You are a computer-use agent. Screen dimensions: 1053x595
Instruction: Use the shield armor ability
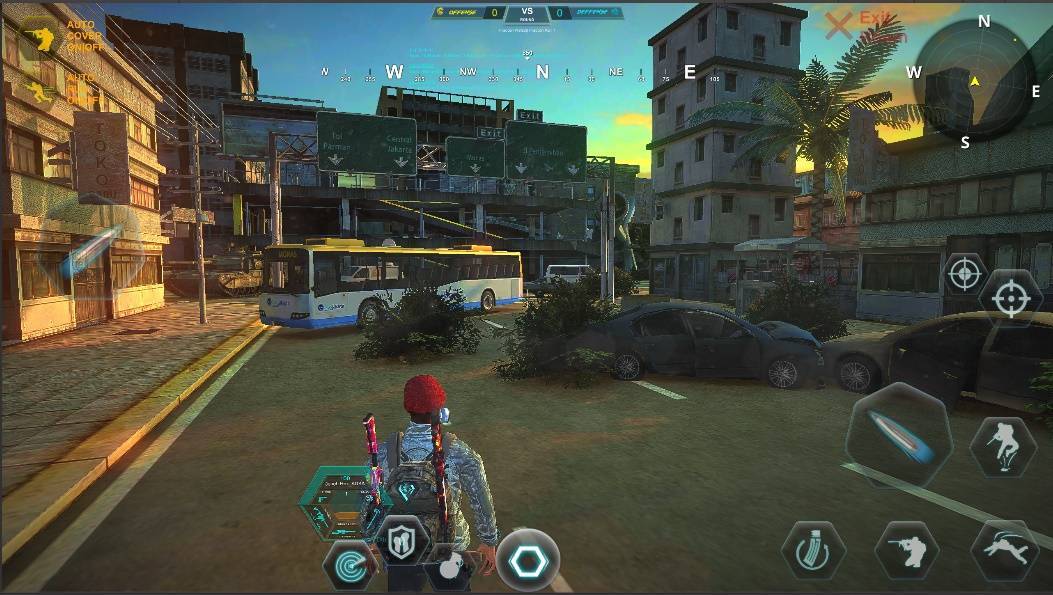click(403, 541)
